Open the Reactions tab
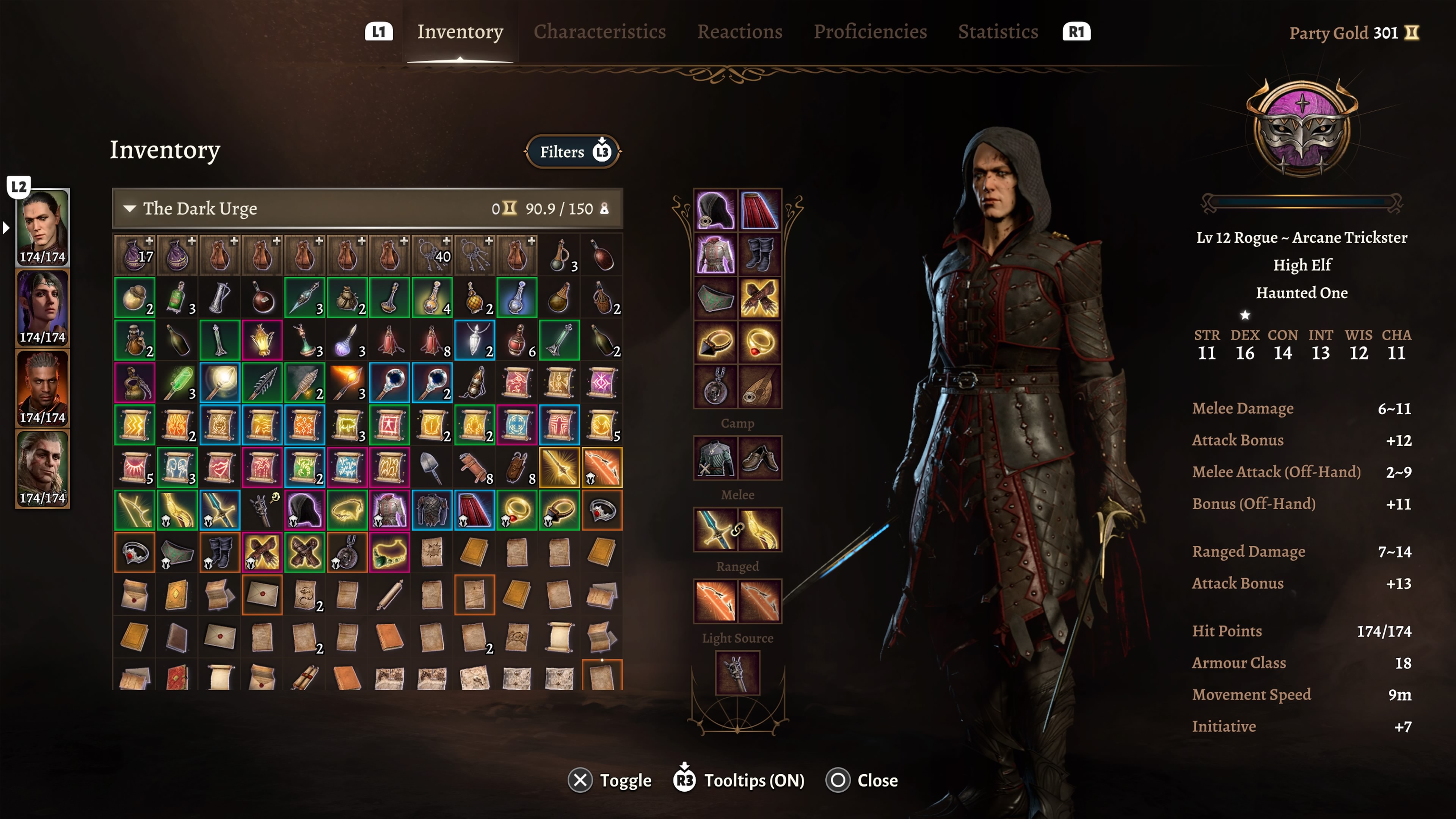 coord(739,31)
